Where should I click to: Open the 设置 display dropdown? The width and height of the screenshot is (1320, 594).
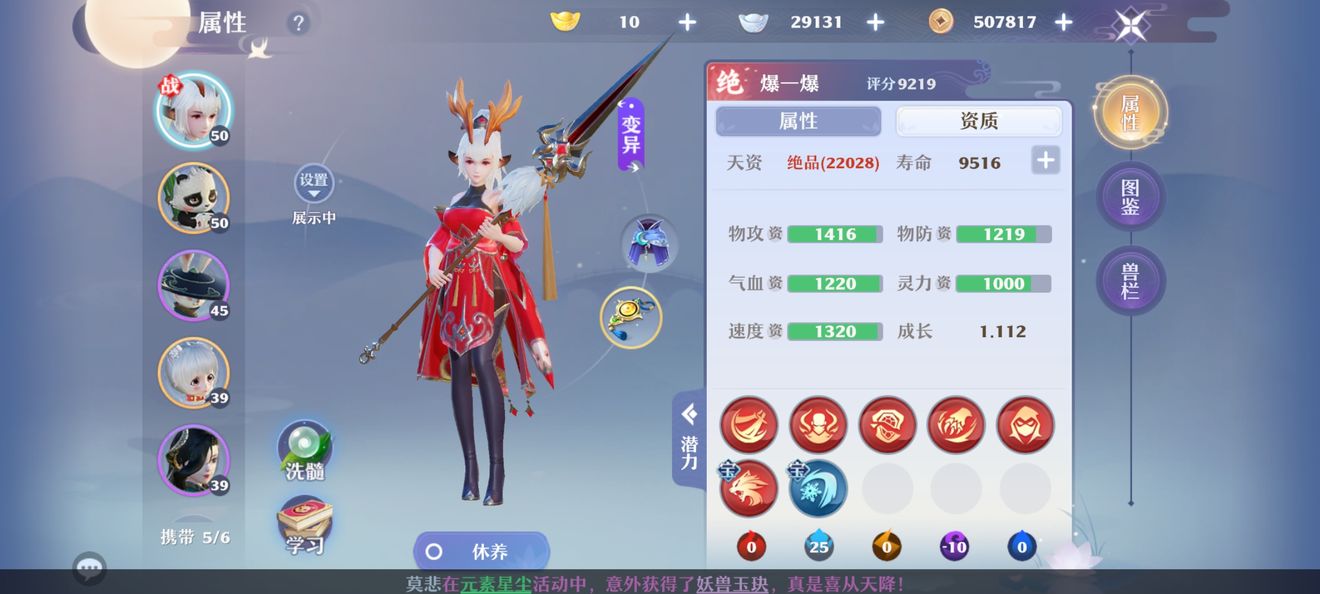pos(314,184)
